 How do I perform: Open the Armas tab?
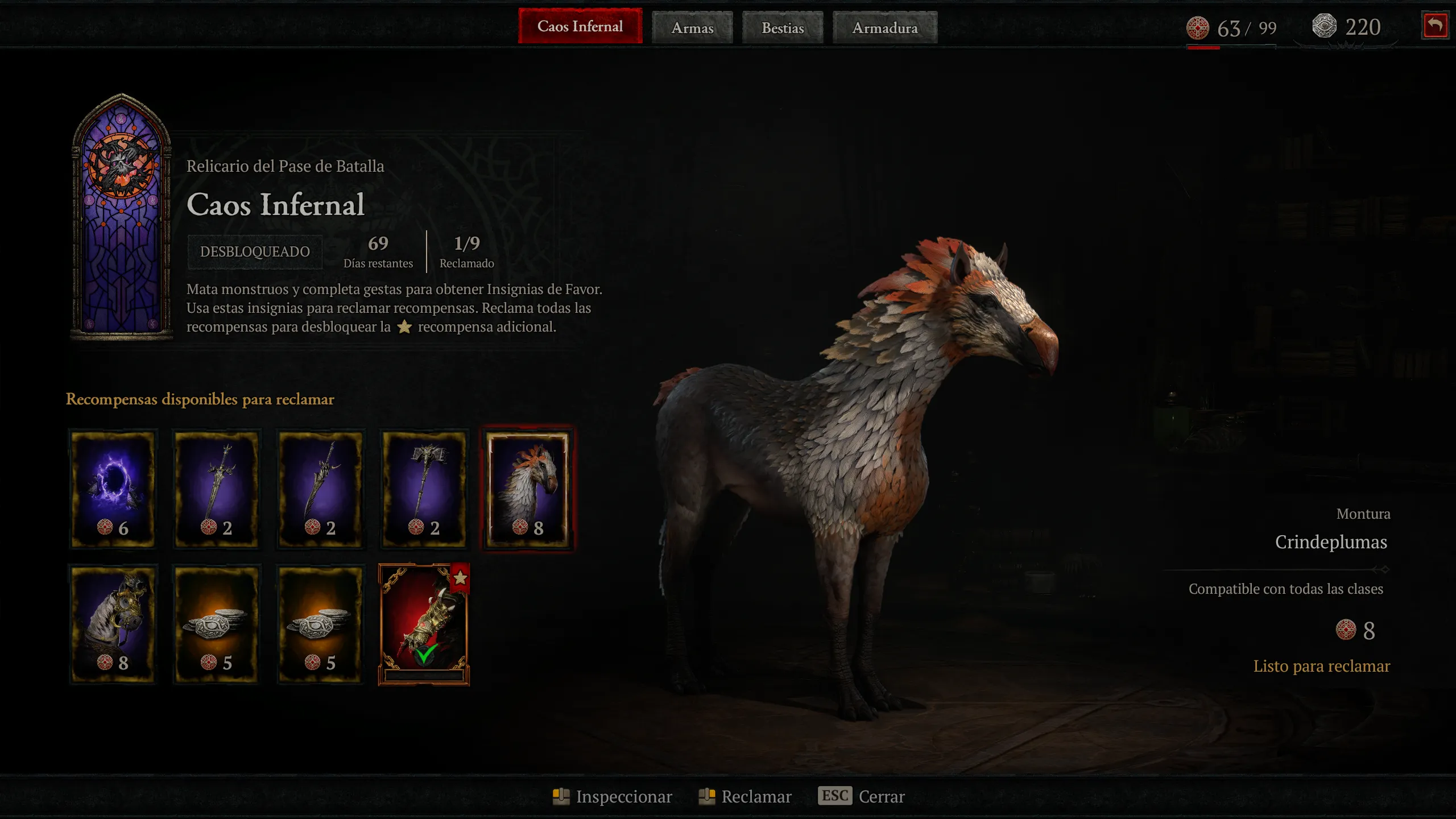point(692,28)
